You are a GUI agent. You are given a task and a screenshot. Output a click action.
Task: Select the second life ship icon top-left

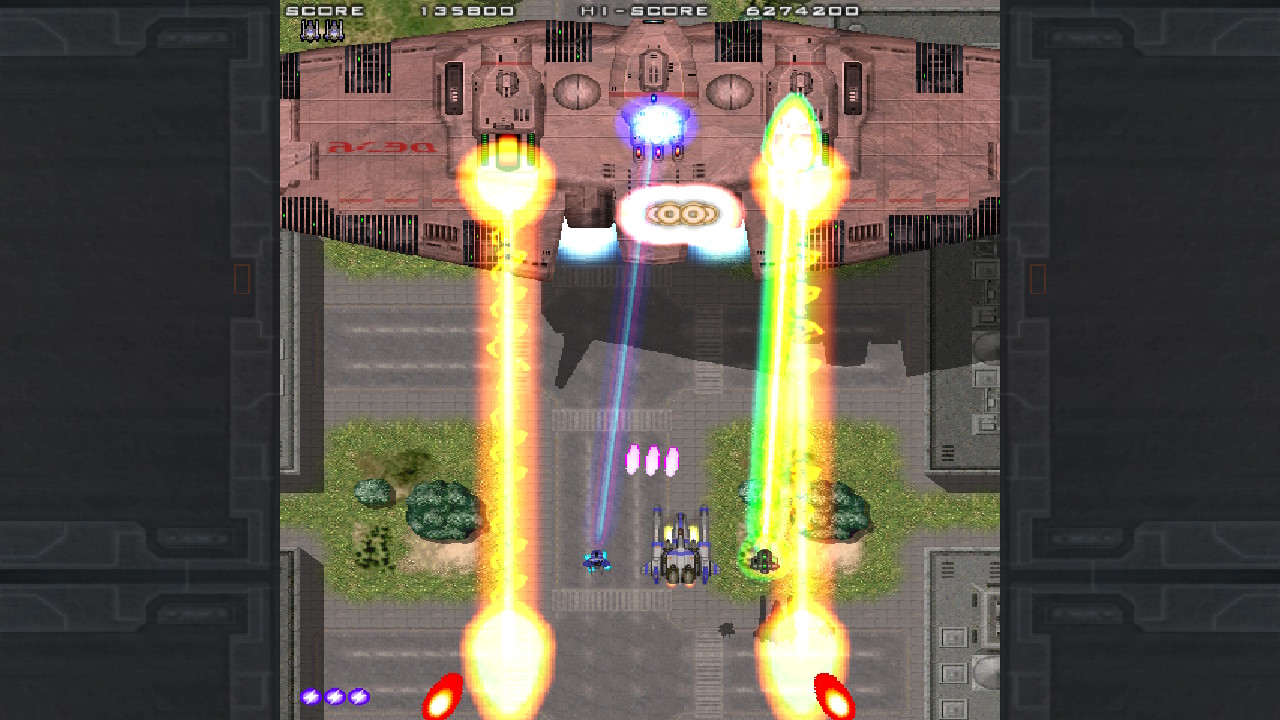[x=335, y=29]
